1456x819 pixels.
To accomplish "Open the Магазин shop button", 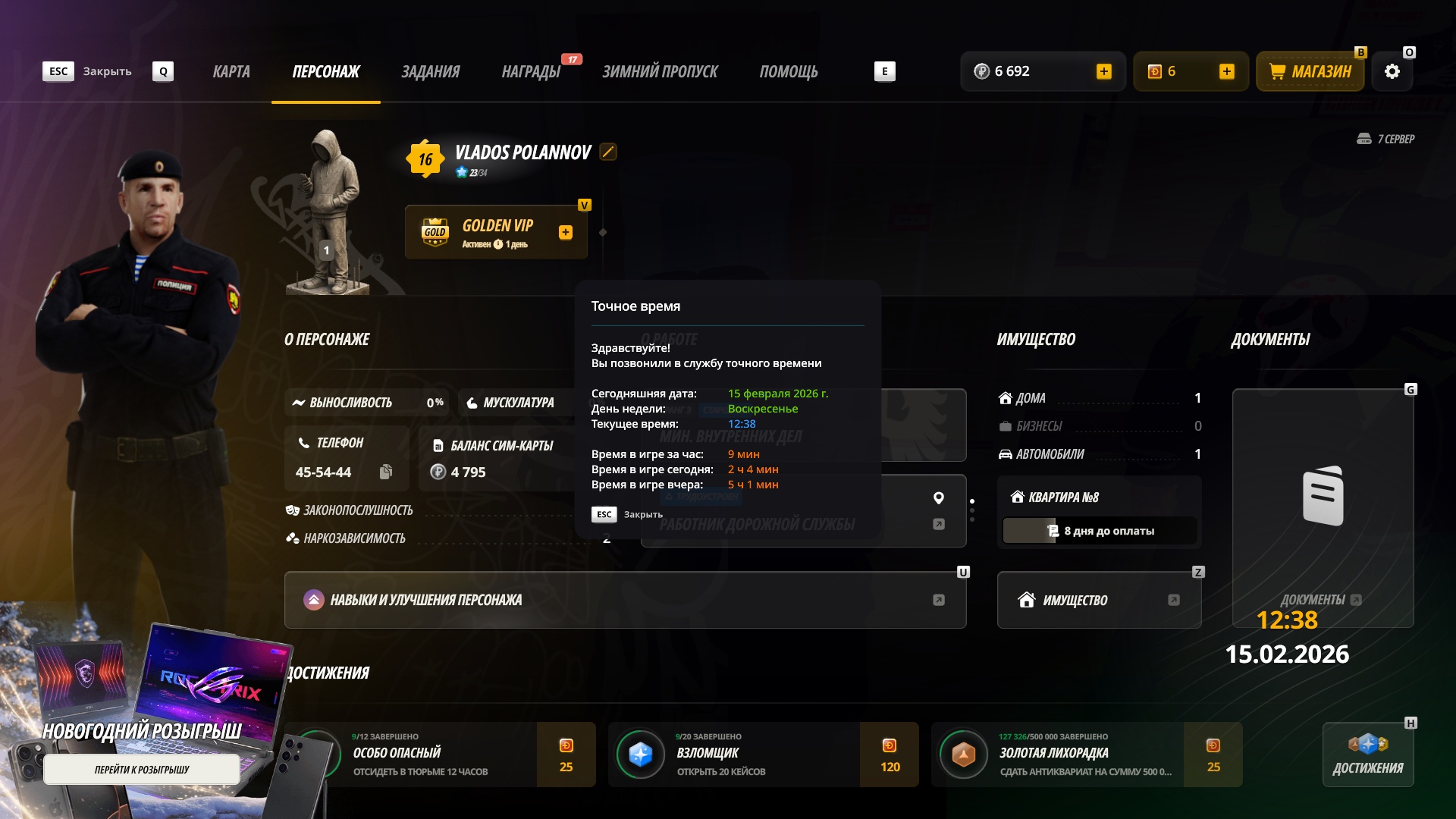I will [x=1310, y=71].
